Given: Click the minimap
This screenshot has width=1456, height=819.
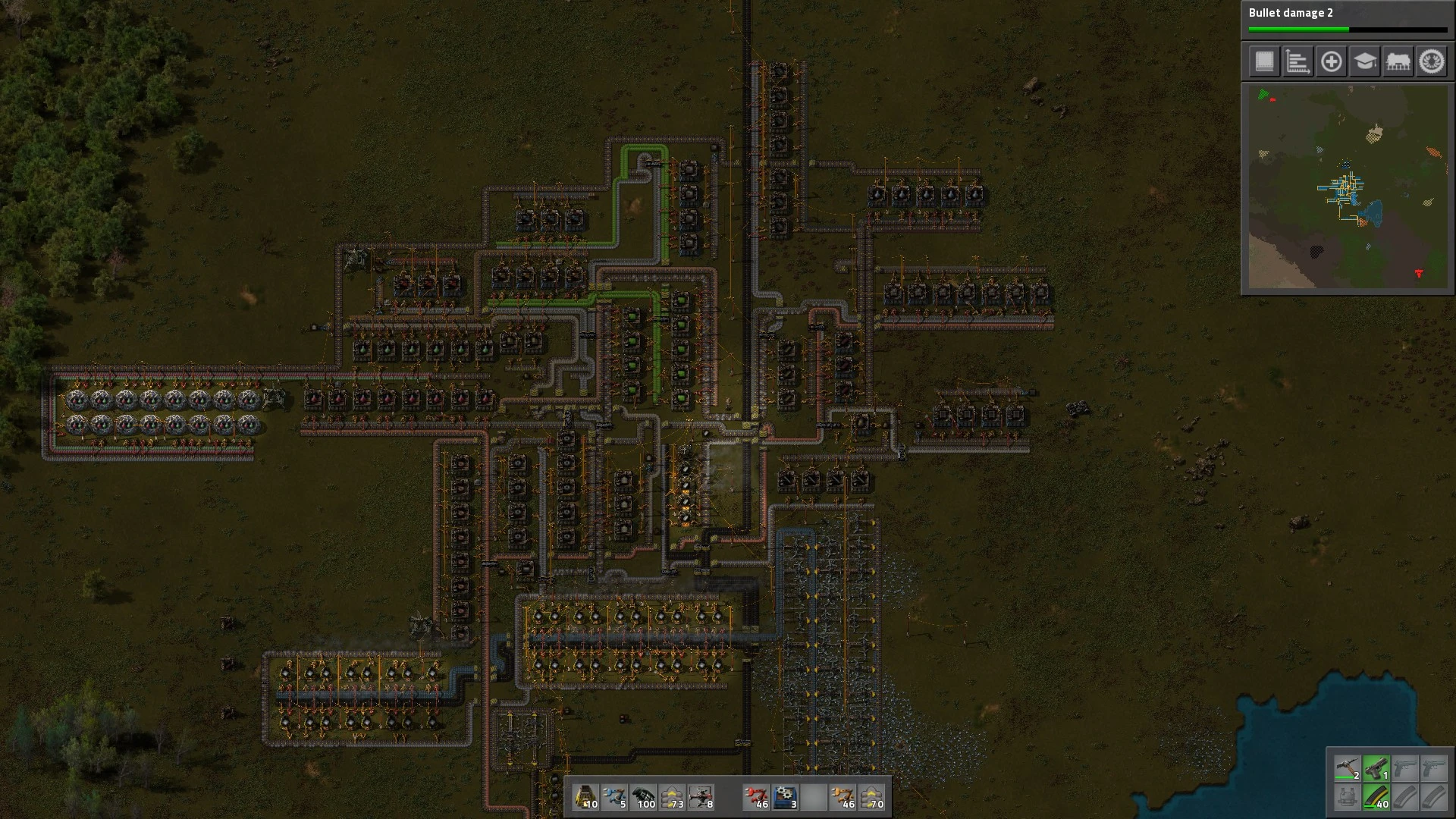Looking at the screenshot, I should (x=1348, y=187).
